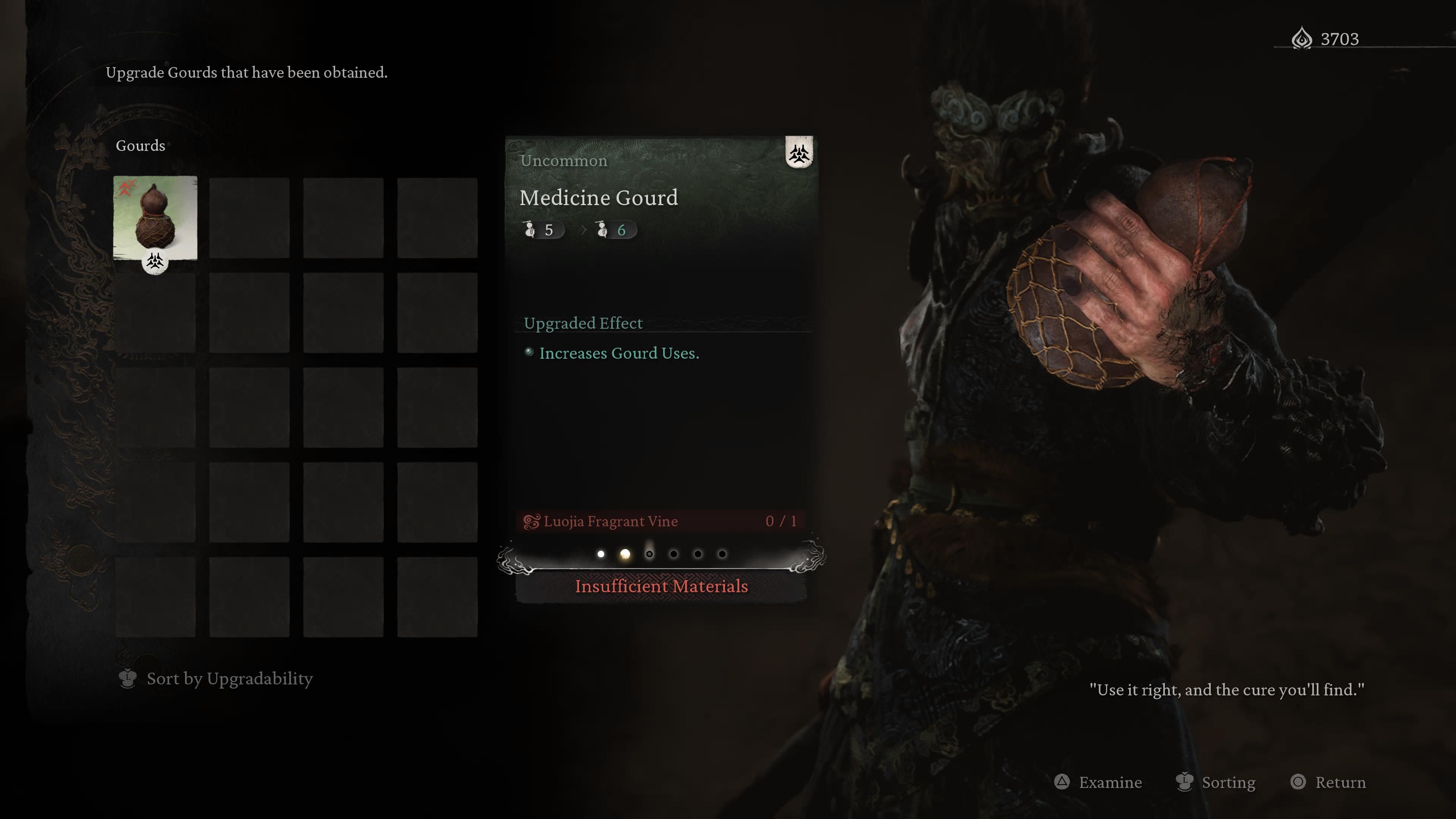The image size is (1456, 819).
Task: Return to the previous menu
Action: 1328,782
